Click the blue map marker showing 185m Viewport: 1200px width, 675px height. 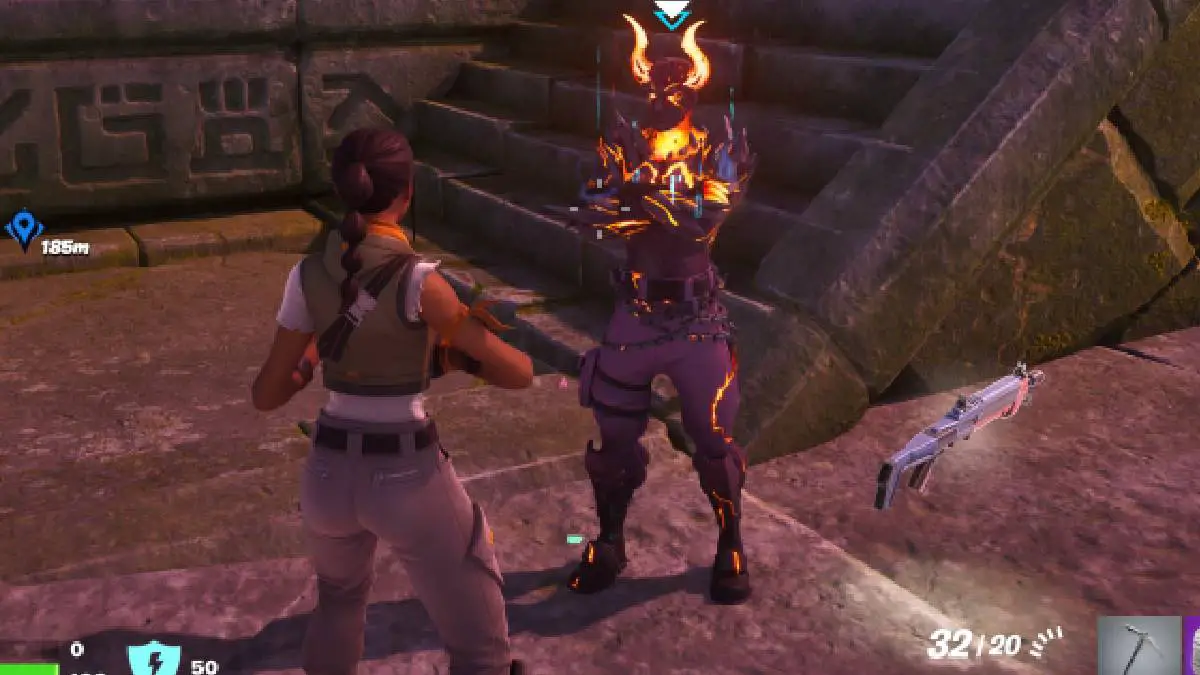[22, 228]
